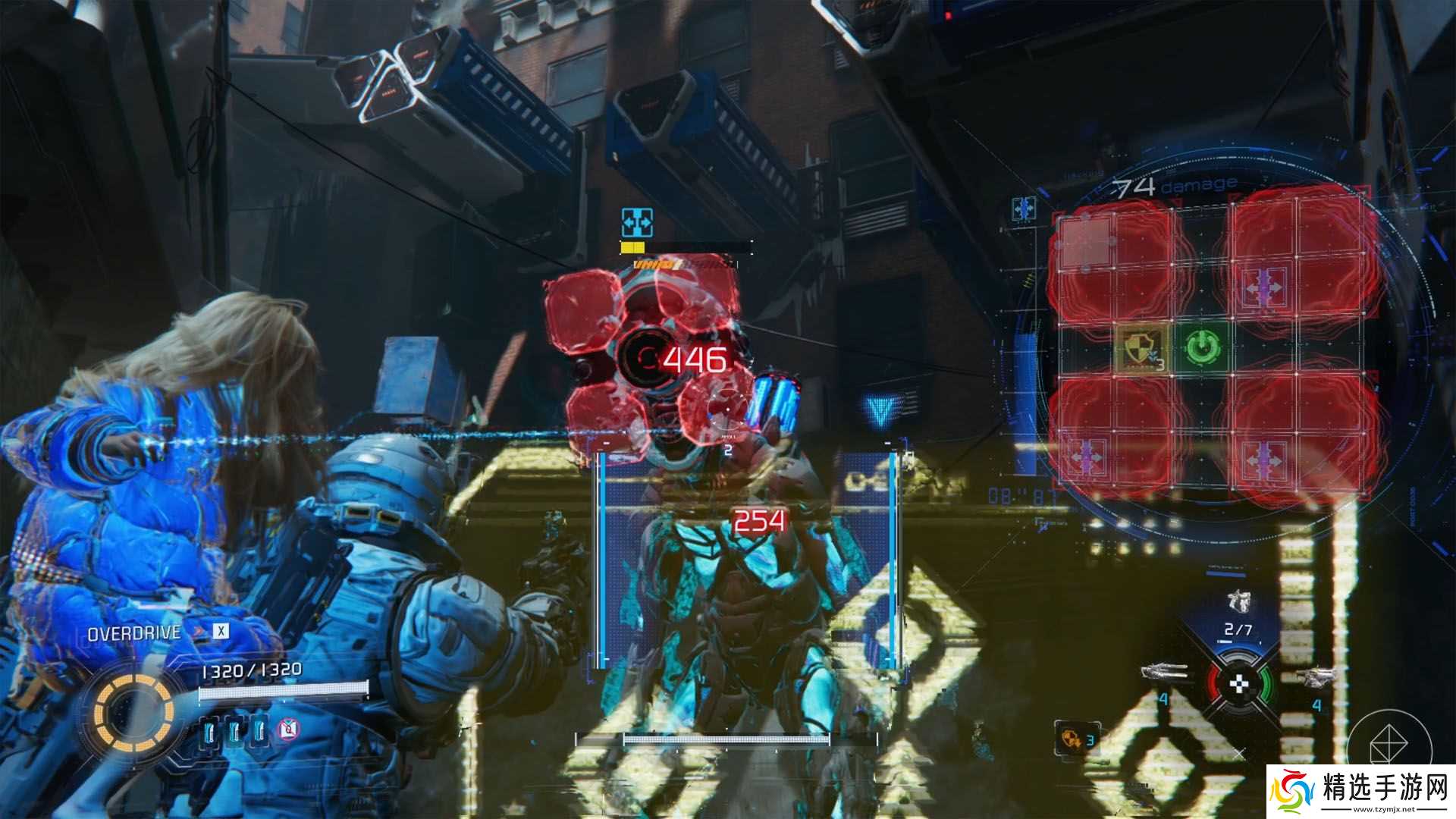Image resolution: width=1456 pixels, height=819 pixels.
Task: Activate the OVERDRIVE ability with the X prompt
Action: point(221,631)
